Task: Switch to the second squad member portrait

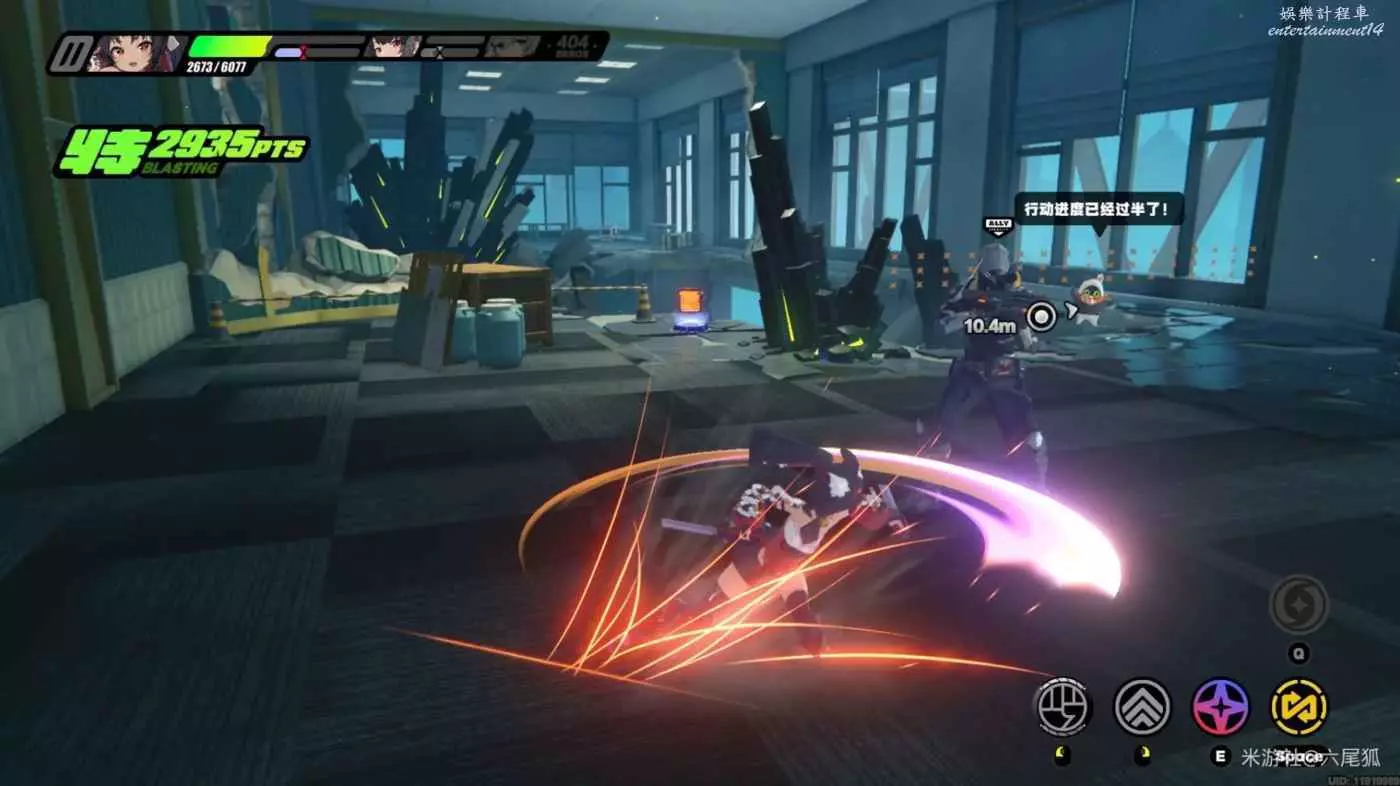Action: tap(391, 47)
